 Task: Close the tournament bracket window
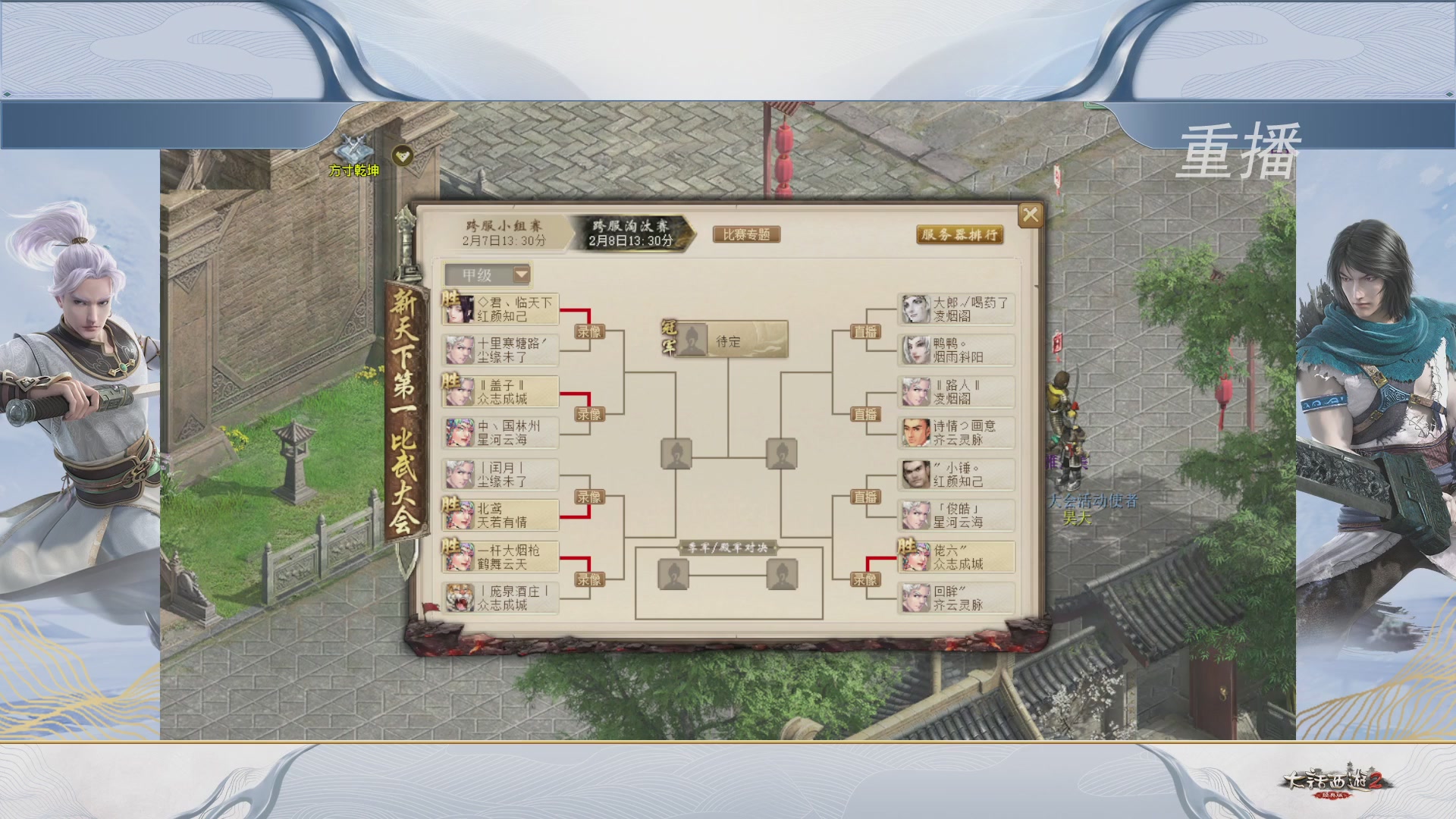click(1030, 215)
